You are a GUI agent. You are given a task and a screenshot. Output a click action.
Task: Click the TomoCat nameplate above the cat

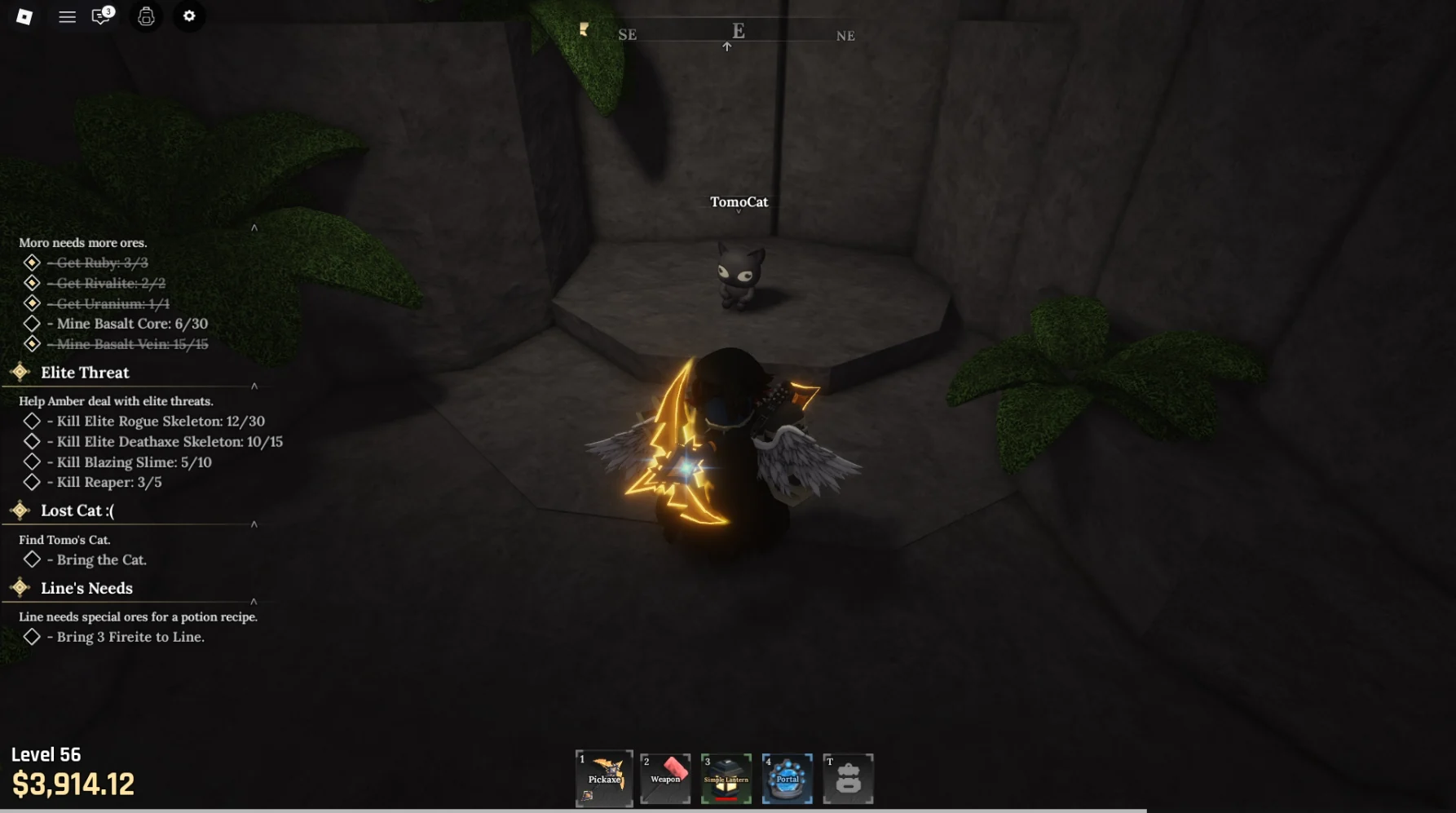coord(738,201)
